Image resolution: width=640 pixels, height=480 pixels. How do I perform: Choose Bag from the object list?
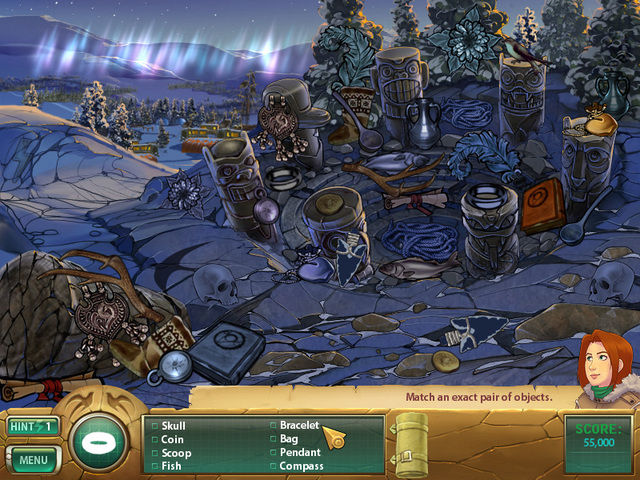pos(288,438)
